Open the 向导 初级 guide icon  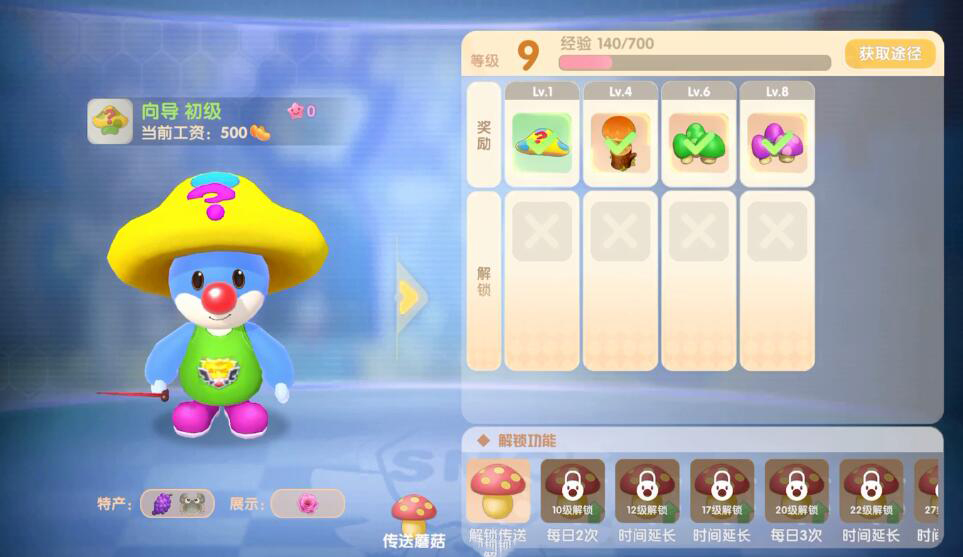point(110,121)
